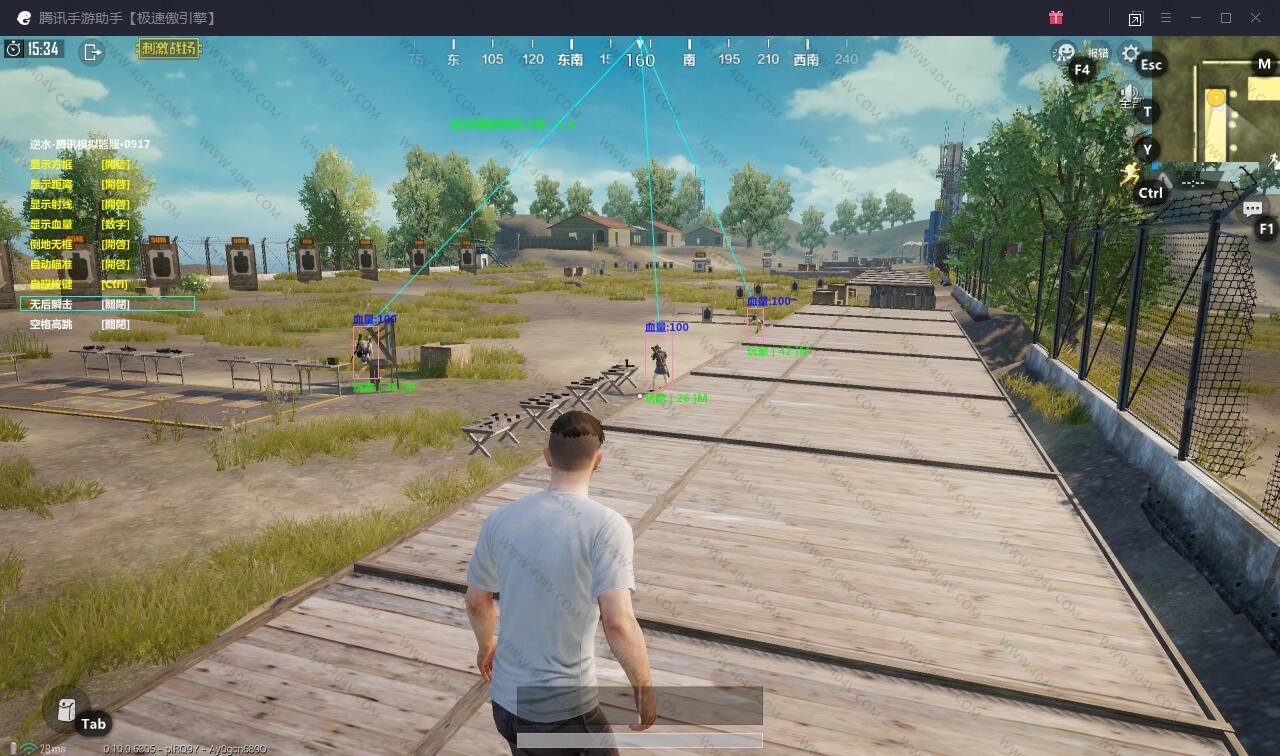Tap the yellow sprinting figure icon
The width and height of the screenshot is (1280, 756).
1130,175
